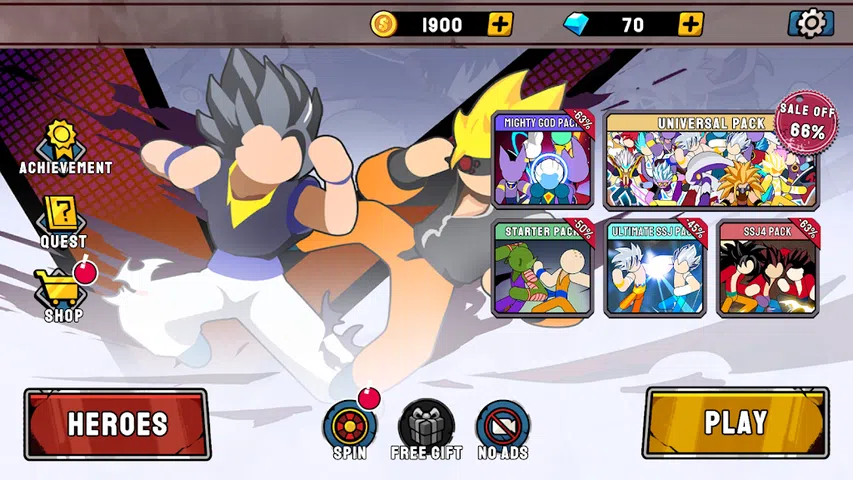
Task: Select the No Ads offer
Action: tap(502, 428)
